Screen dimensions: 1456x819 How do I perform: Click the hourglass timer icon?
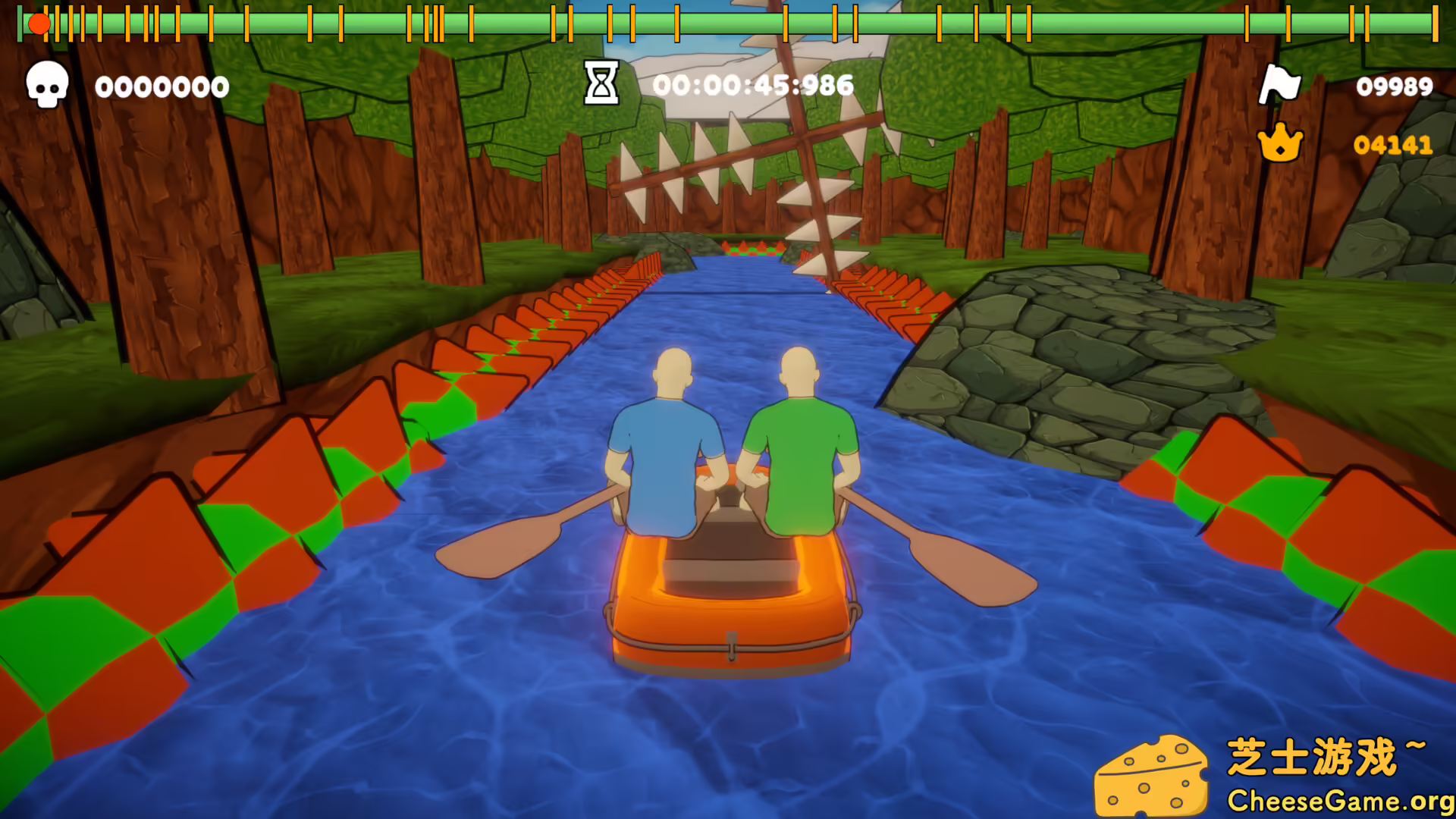click(x=600, y=84)
